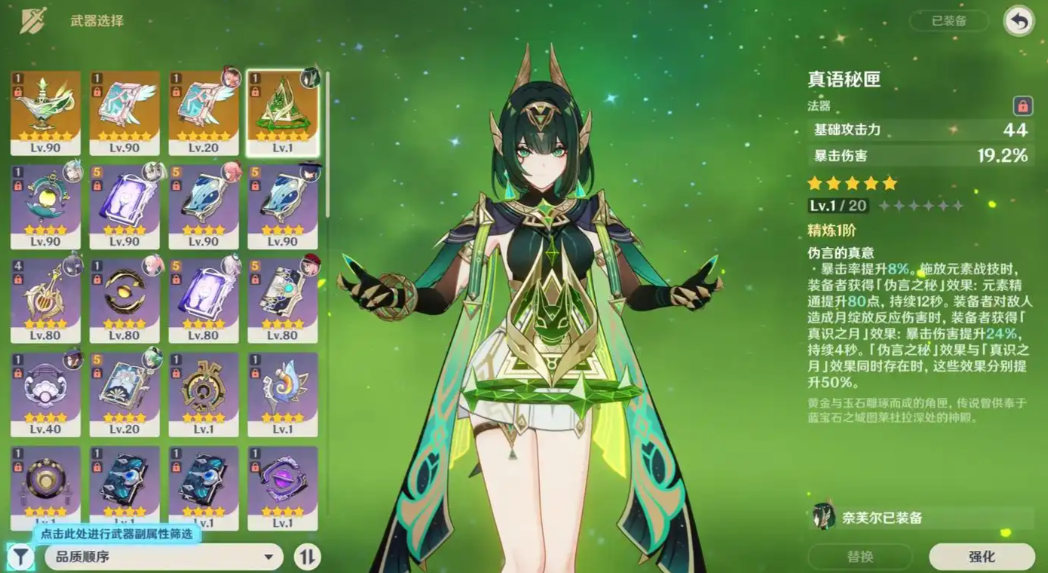
Task: Click the back arrow button
Action: (x=1018, y=21)
